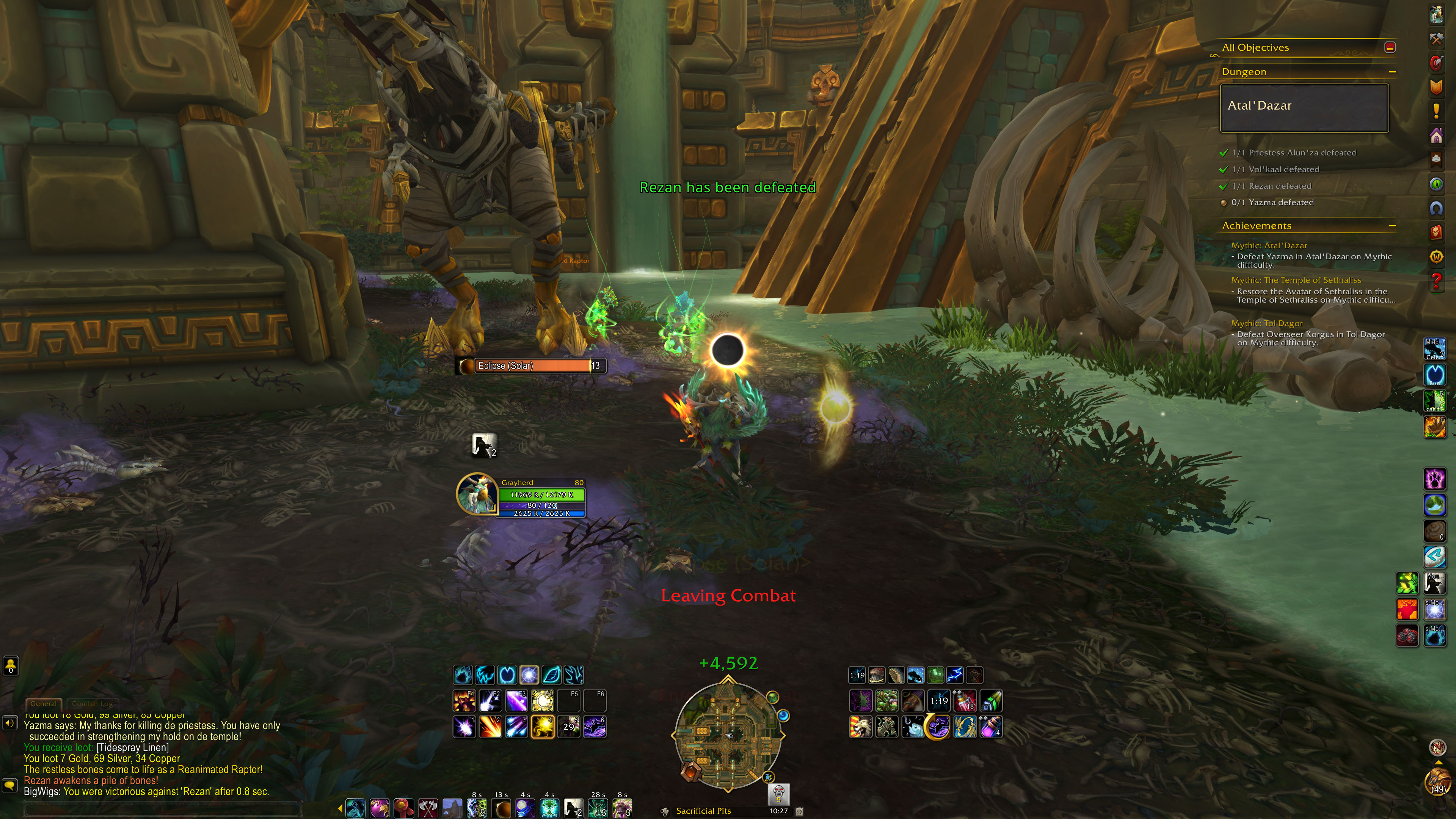
Task: Open the minimap in the bottom center
Action: [728, 735]
